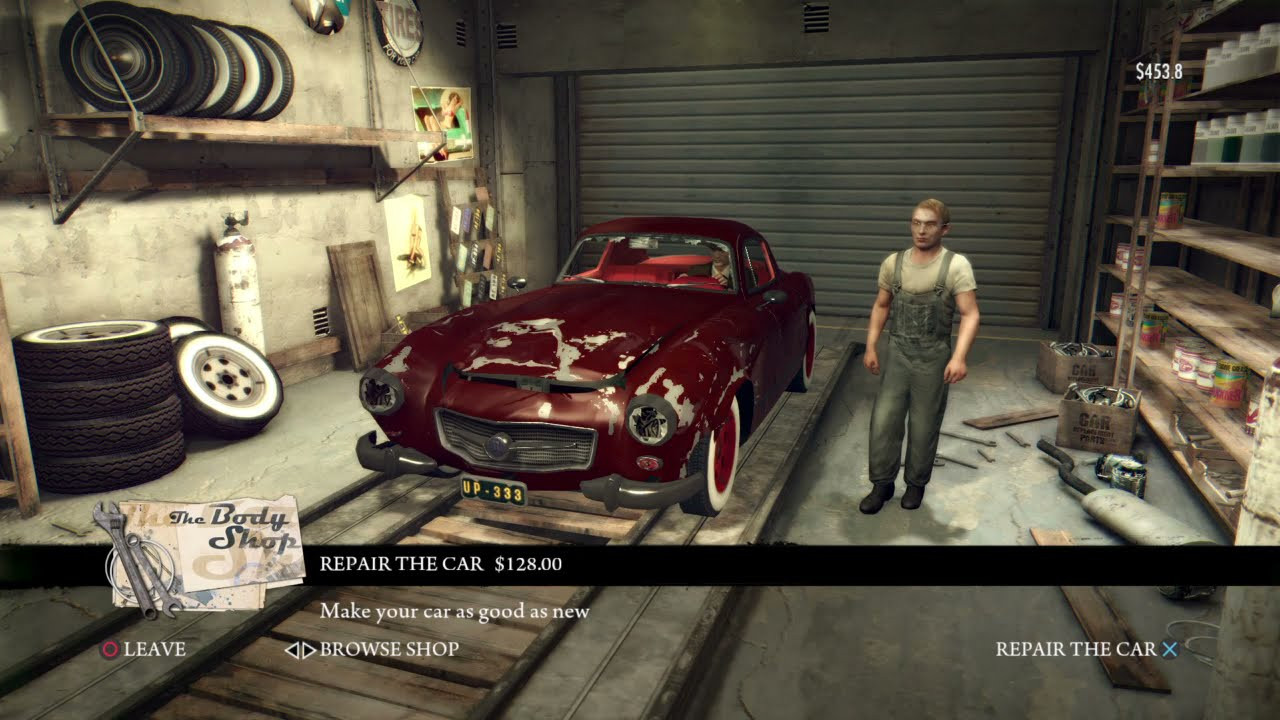Select the Repair The Car $128.00 entry
This screenshot has height=720, width=1280.
pyautogui.click(x=440, y=564)
